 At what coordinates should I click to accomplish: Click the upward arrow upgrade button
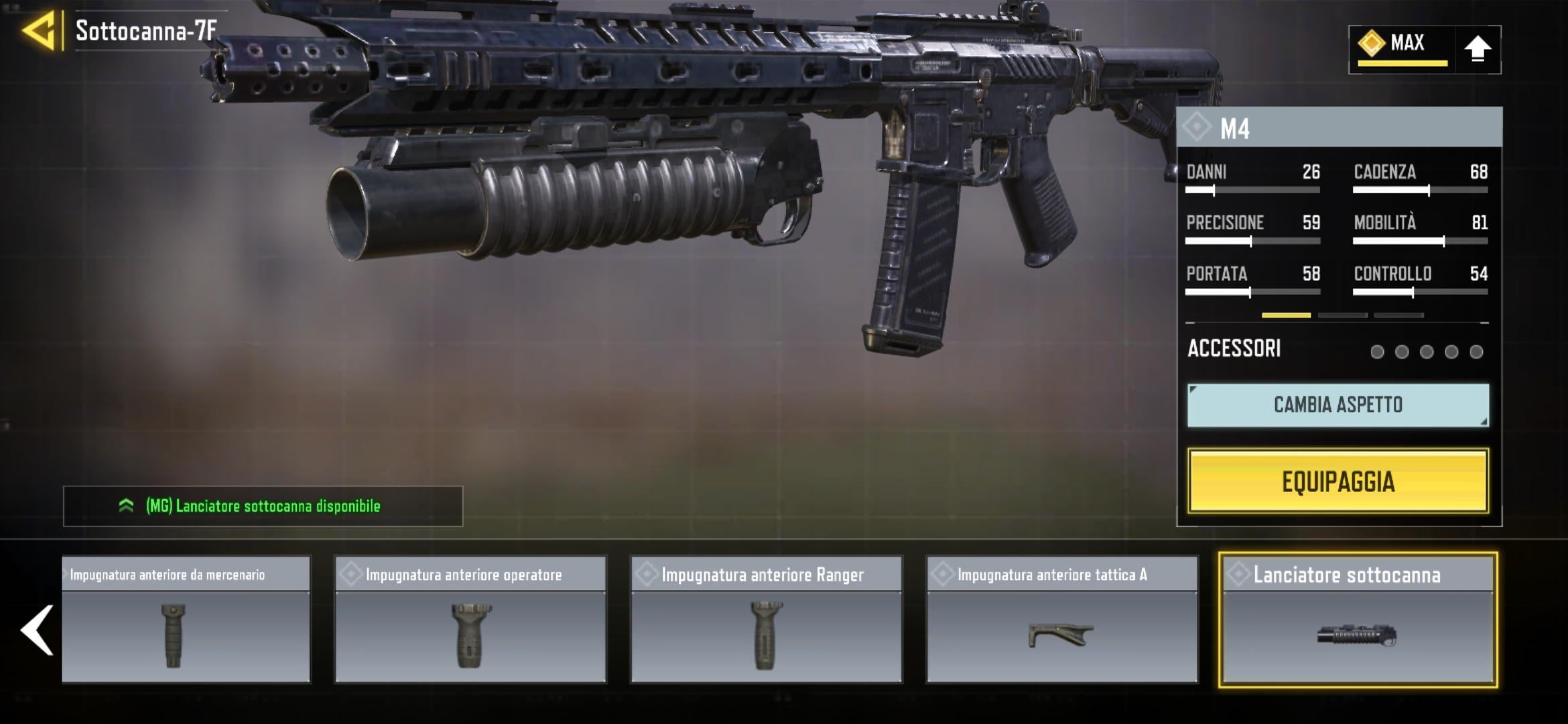tap(1477, 50)
